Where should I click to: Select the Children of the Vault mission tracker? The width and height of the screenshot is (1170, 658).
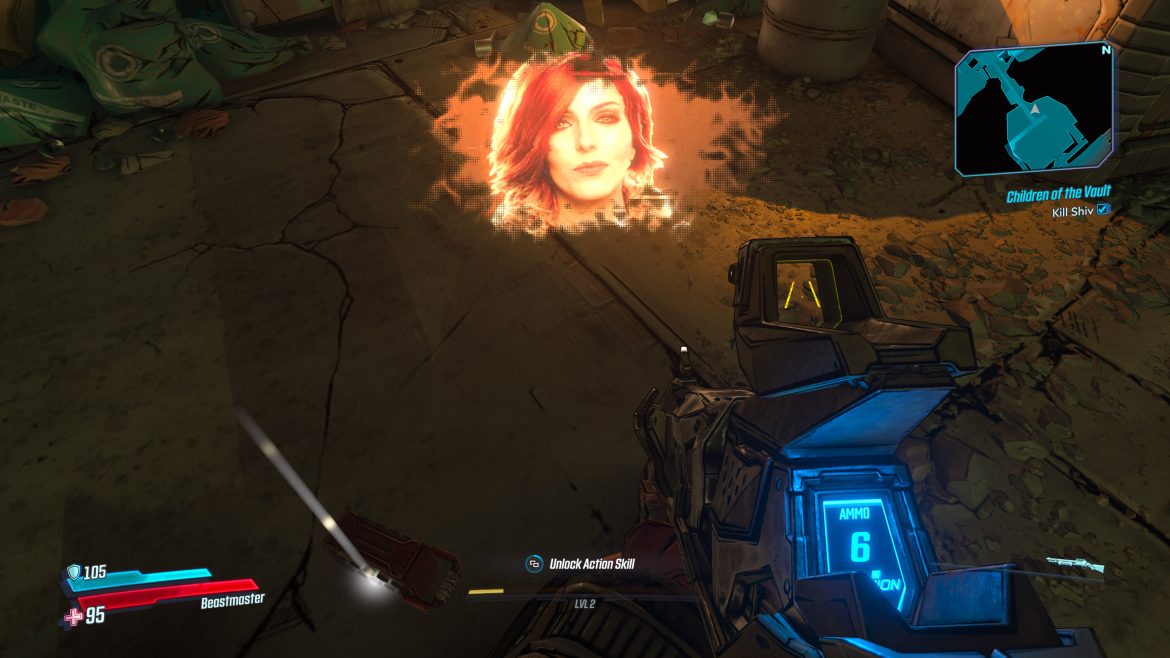point(1058,192)
